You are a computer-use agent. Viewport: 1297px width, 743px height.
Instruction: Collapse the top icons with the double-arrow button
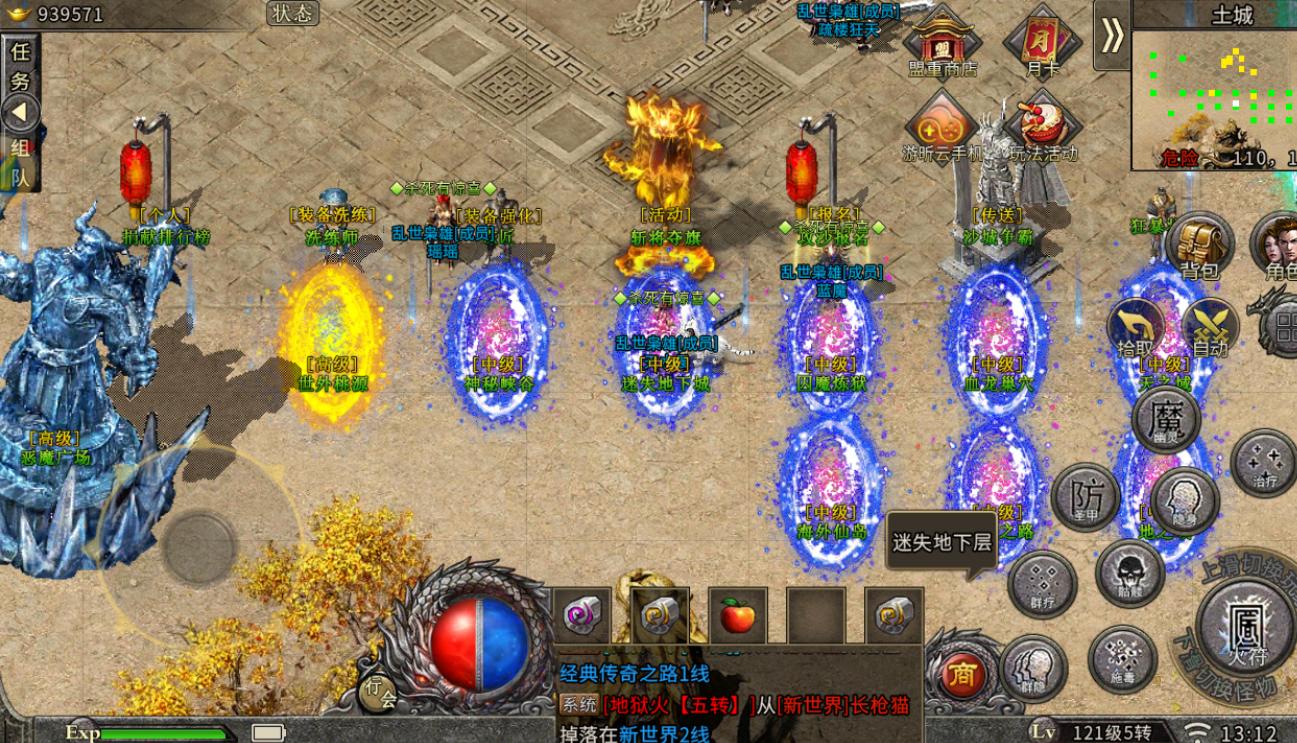pos(1111,35)
